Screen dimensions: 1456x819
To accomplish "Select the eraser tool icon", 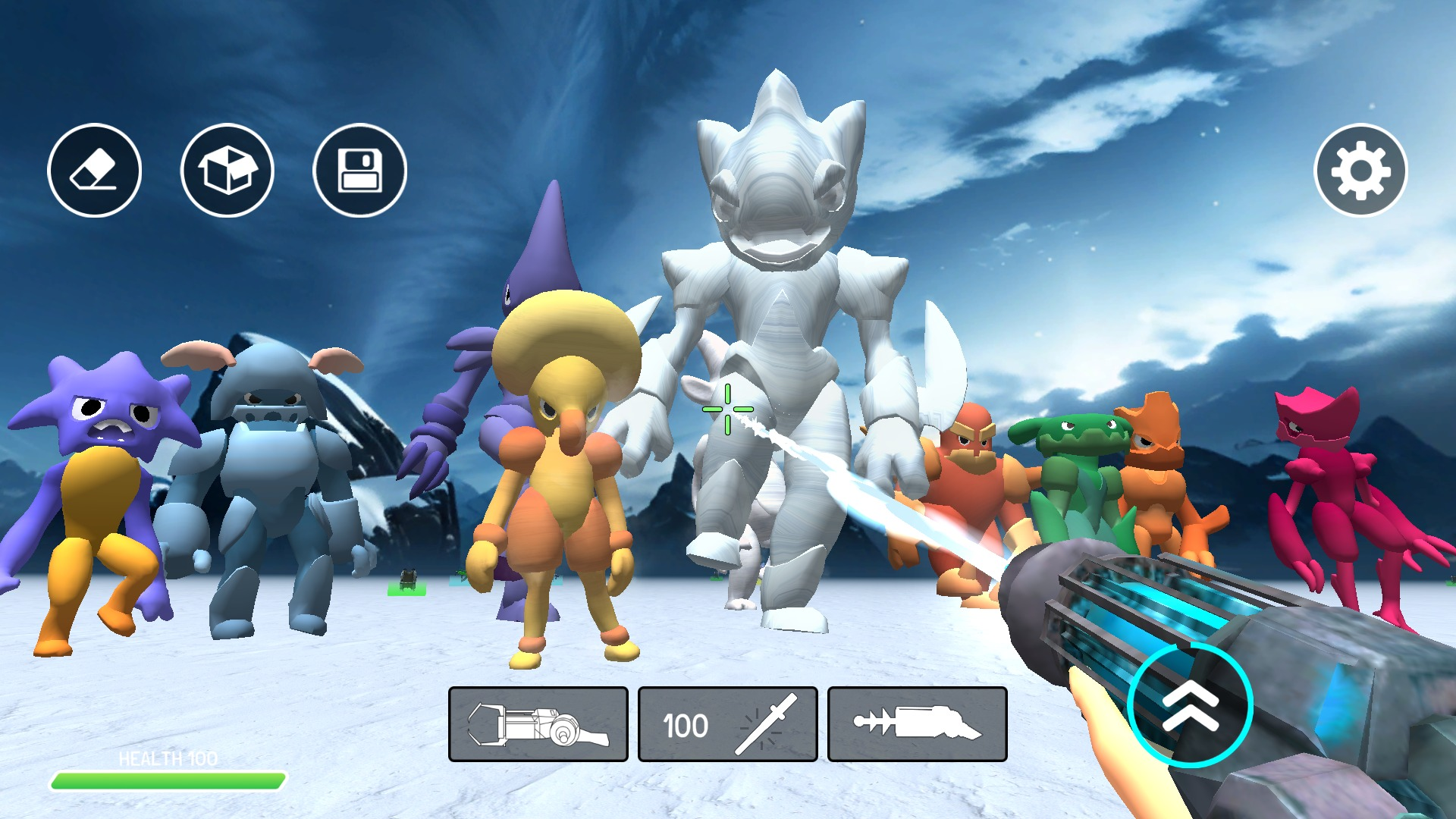I will [x=94, y=171].
